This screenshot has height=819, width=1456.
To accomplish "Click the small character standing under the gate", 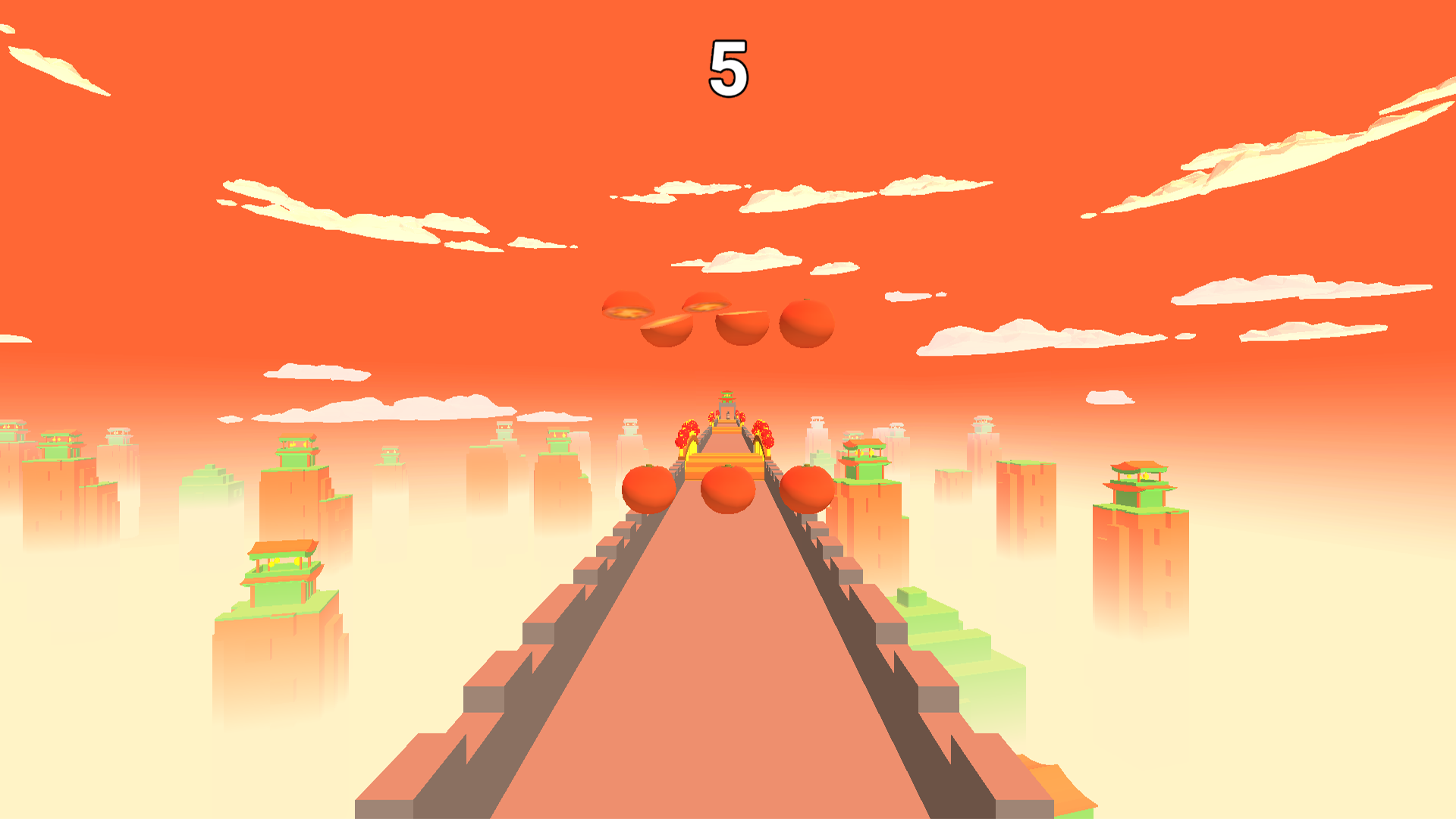I will (728, 416).
